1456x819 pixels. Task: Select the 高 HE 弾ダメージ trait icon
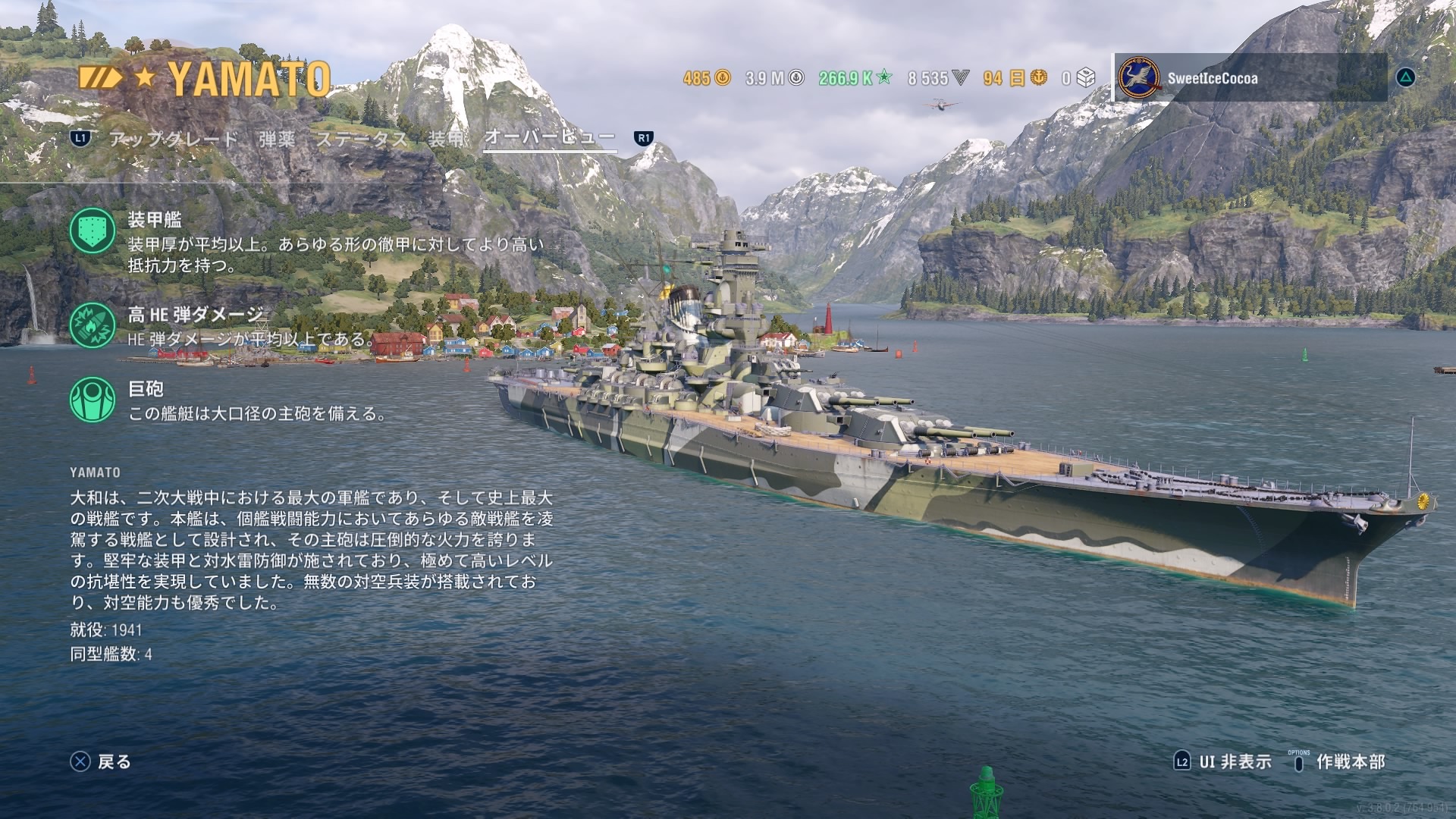(93, 325)
